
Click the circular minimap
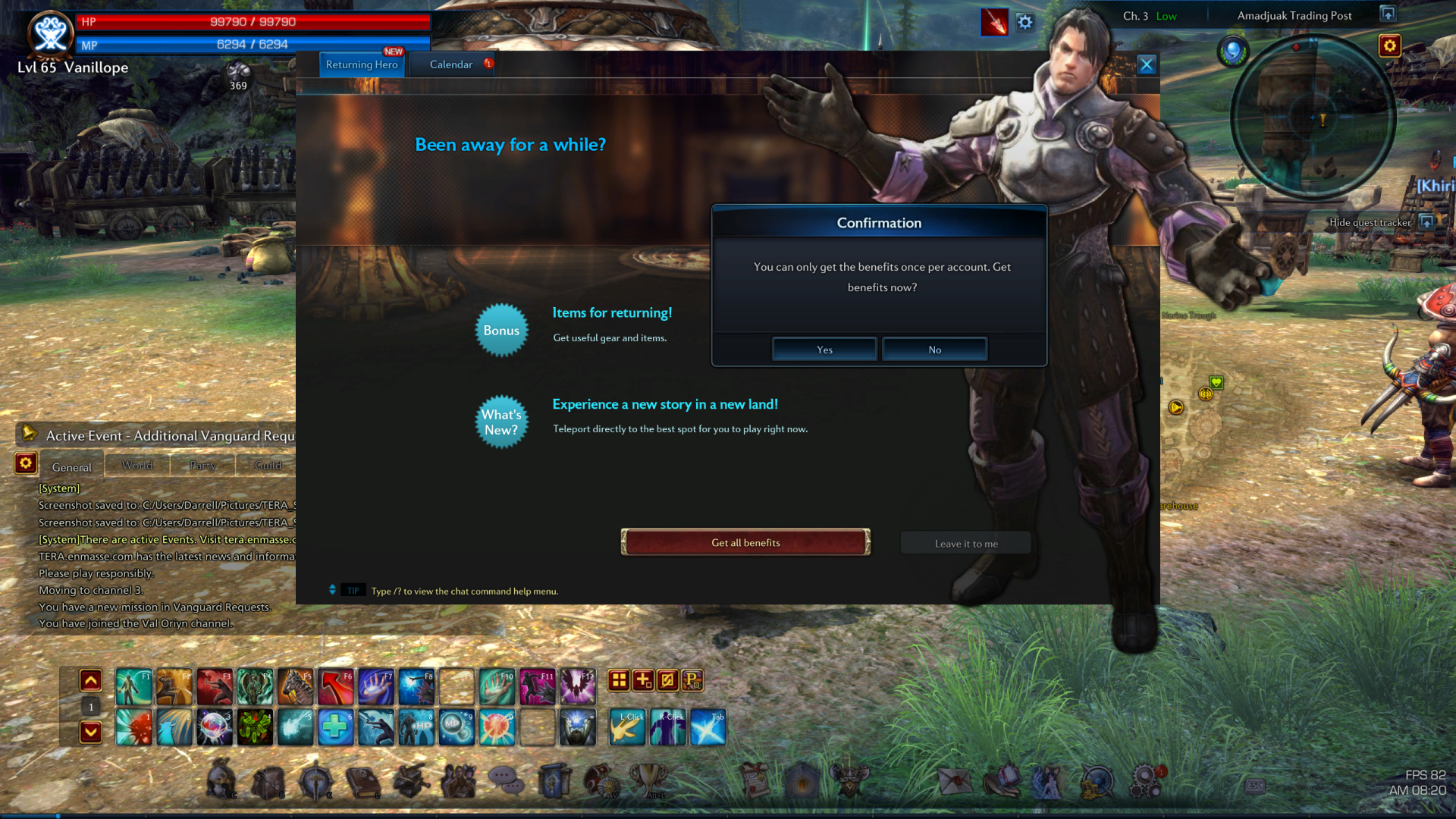[x=1313, y=118]
